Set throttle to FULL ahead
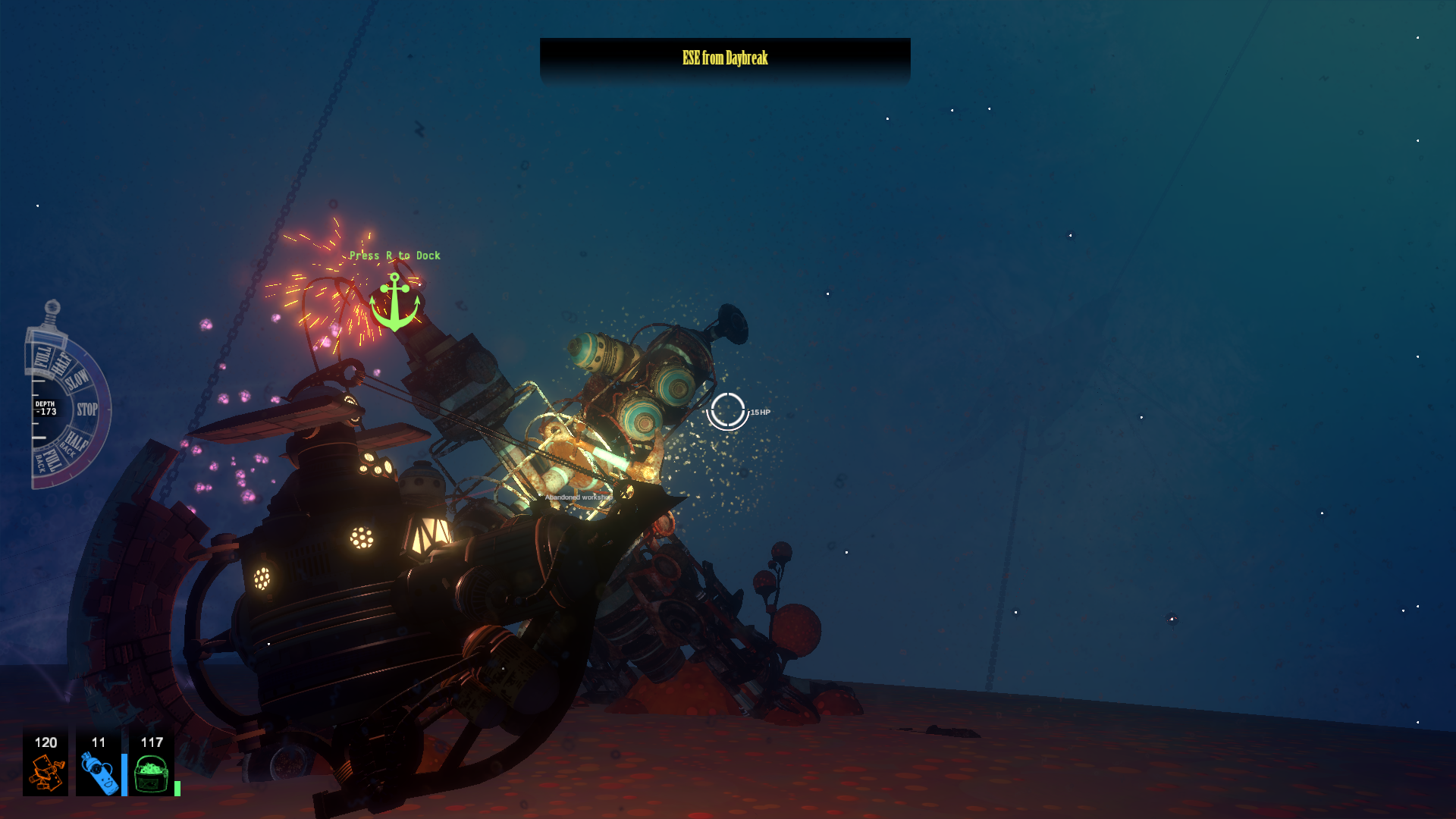This screenshot has height=819, width=1456. point(42,356)
